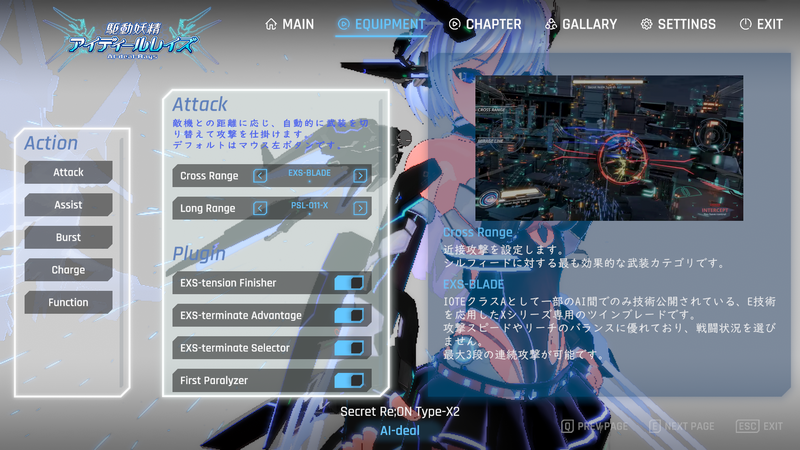Click the EXIT option in top bar
Viewport: 800px width, 450px height.
(760, 24)
